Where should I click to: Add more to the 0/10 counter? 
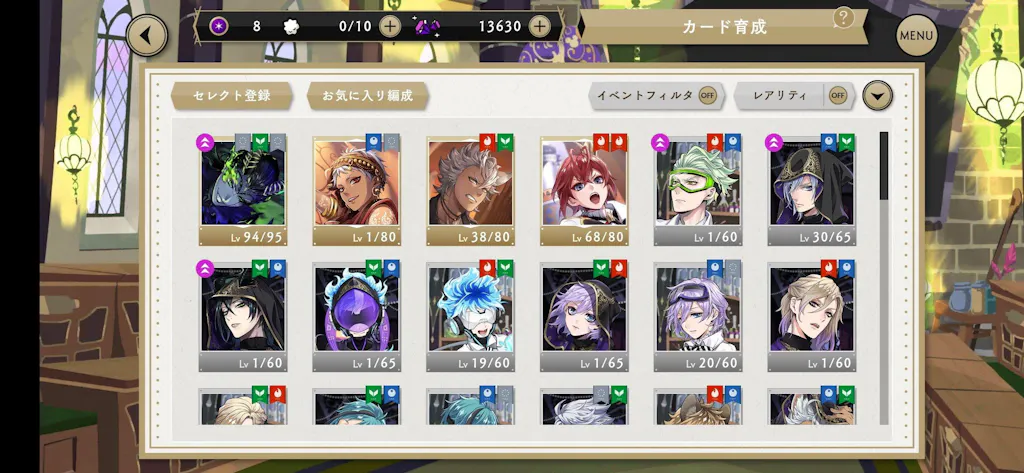pyautogui.click(x=390, y=26)
